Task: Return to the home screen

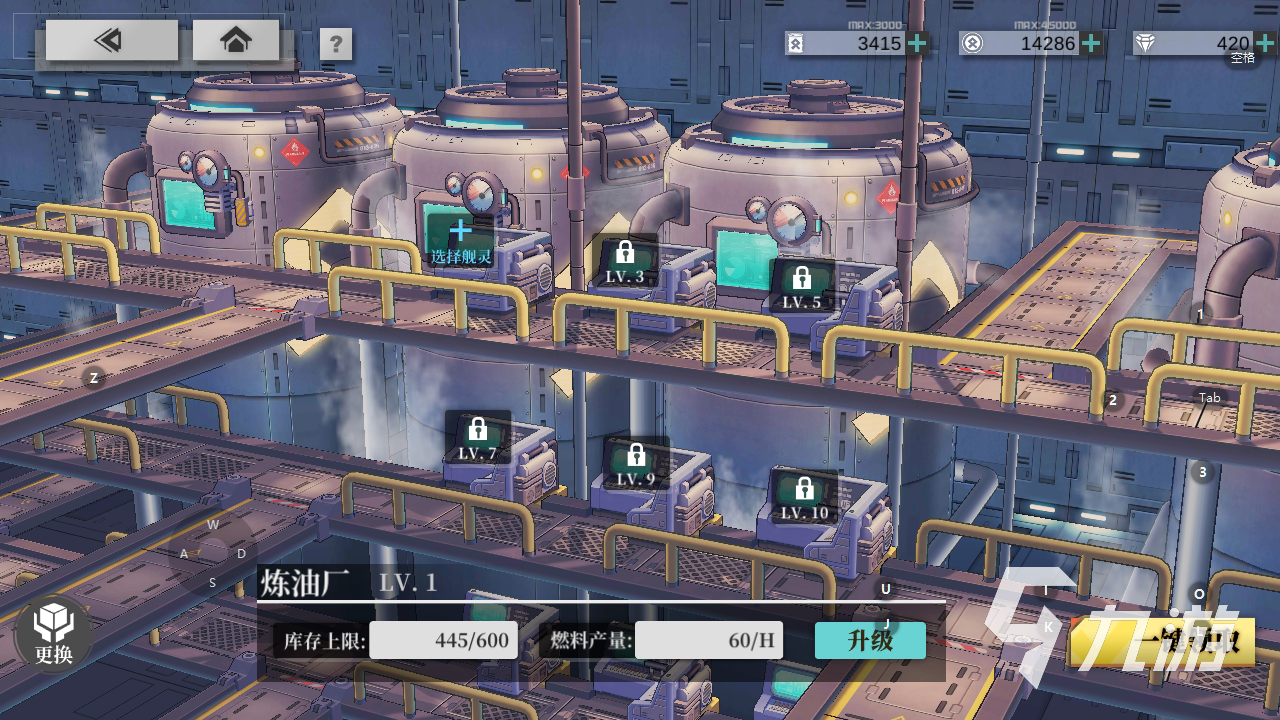Action: point(236,41)
